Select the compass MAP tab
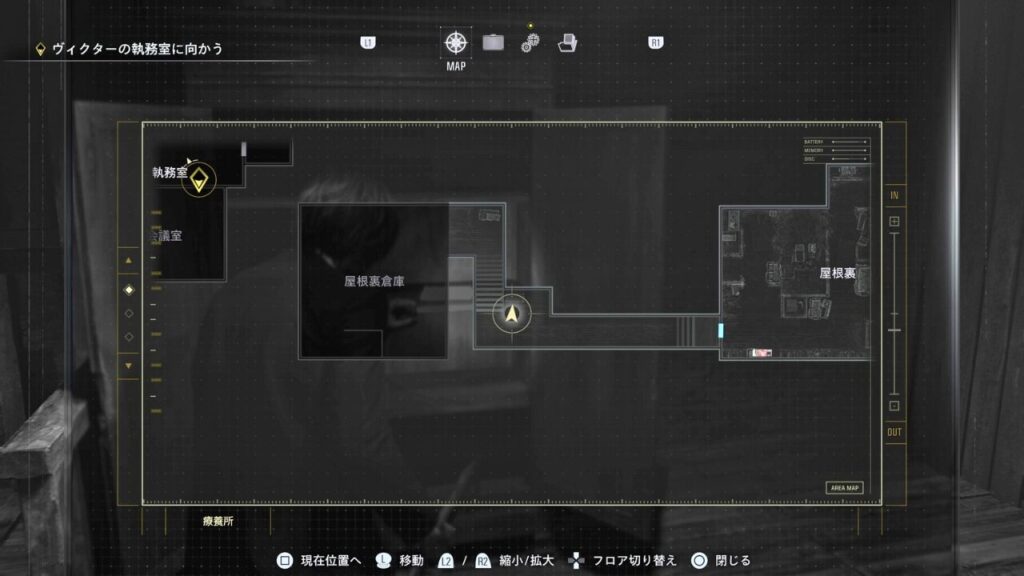The width and height of the screenshot is (1024, 576). [456, 43]
